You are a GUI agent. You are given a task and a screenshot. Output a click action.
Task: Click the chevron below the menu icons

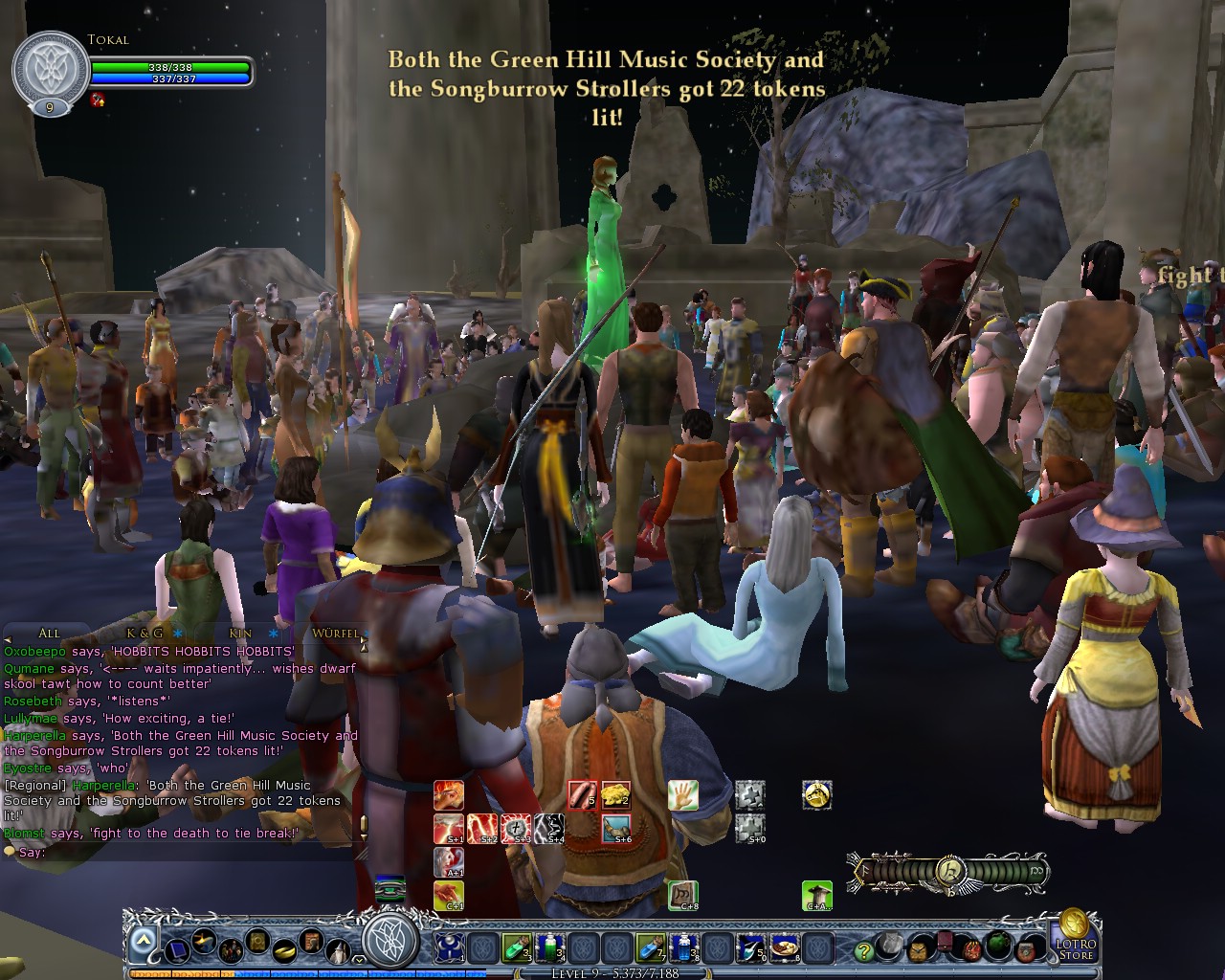(359, 958)
